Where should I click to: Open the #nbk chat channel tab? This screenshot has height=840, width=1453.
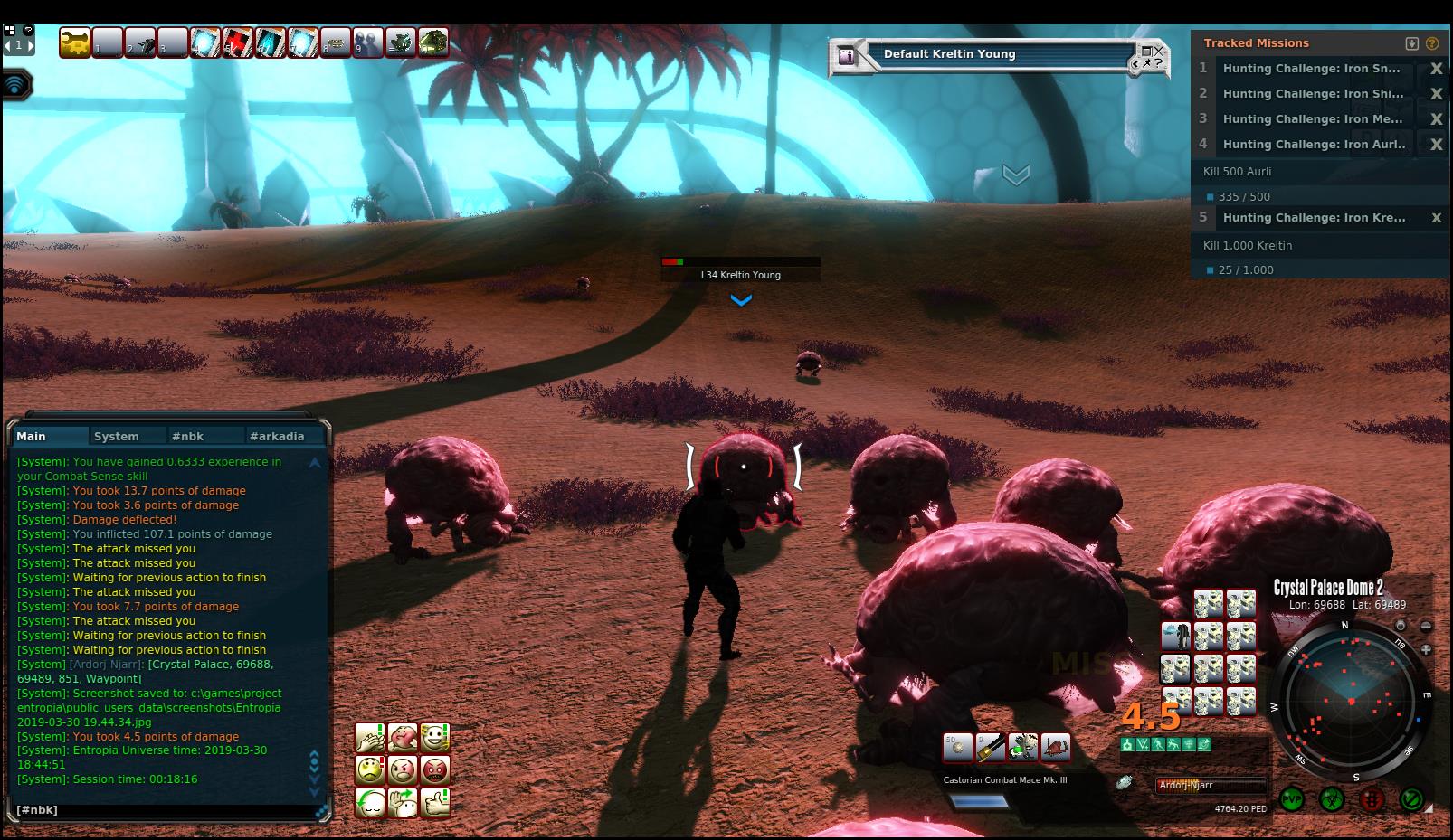[188, 436]
